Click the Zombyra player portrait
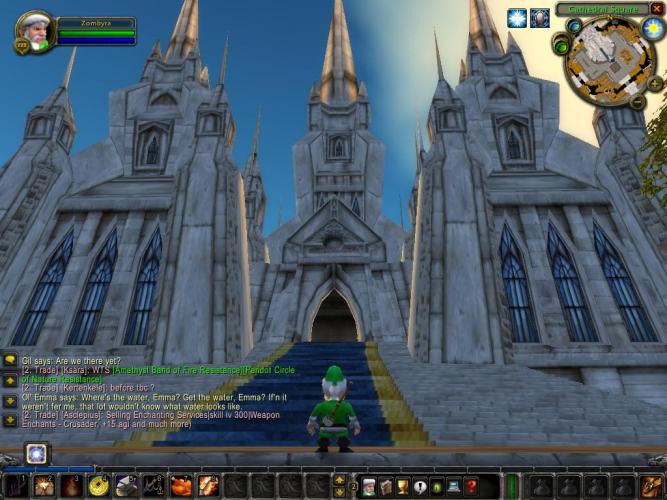 click(x=34, y=30)
